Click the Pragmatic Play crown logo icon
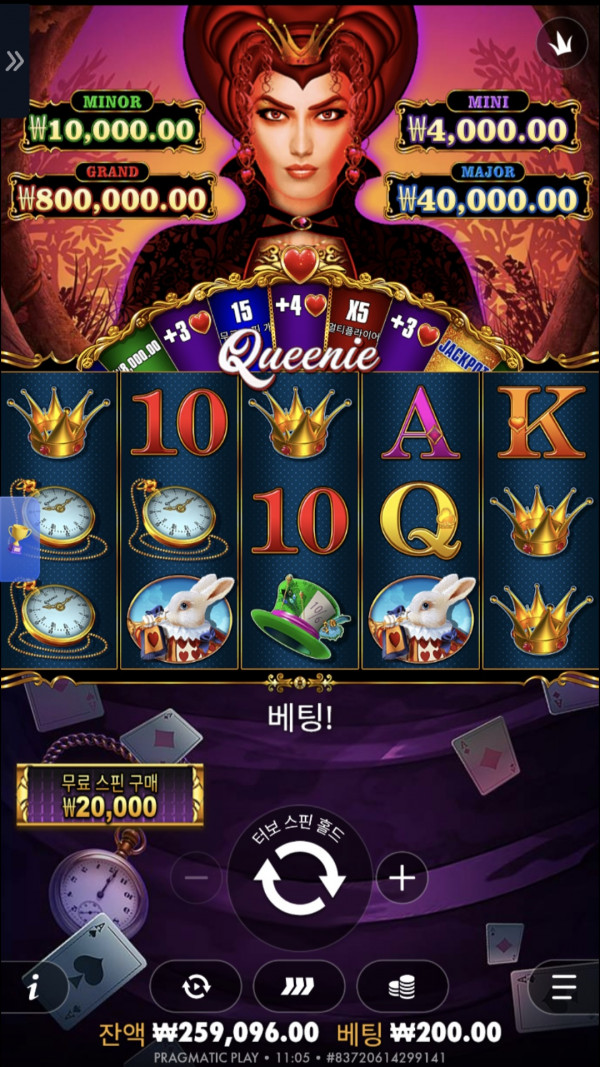 pyautogui.click(x=560, y=43)
